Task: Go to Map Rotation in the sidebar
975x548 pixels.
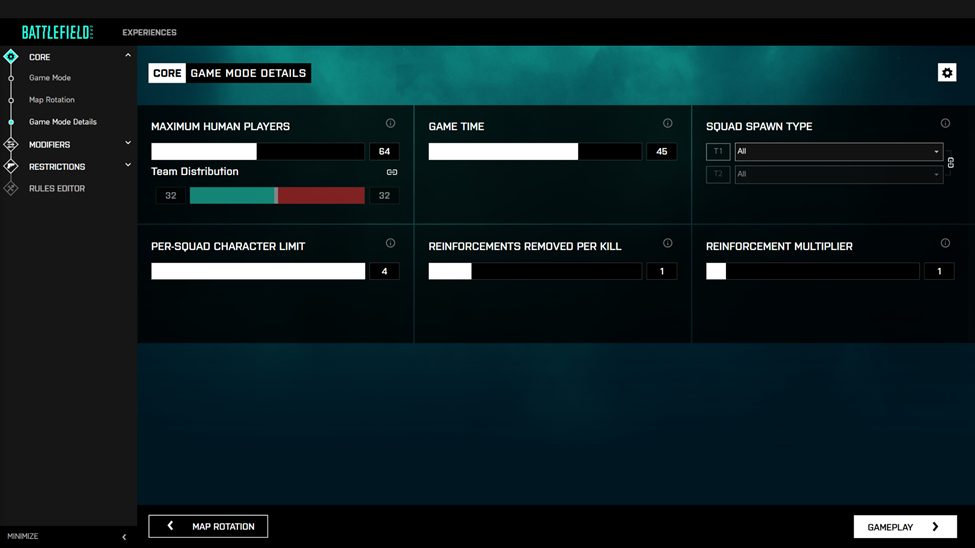Action: (x=52, y=100)
